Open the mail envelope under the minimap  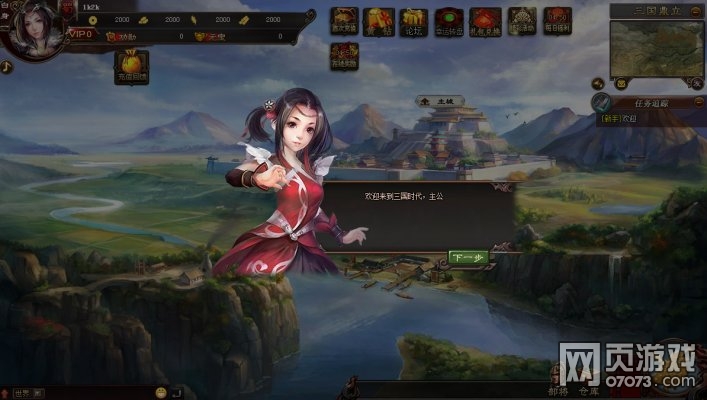point(621,83)
